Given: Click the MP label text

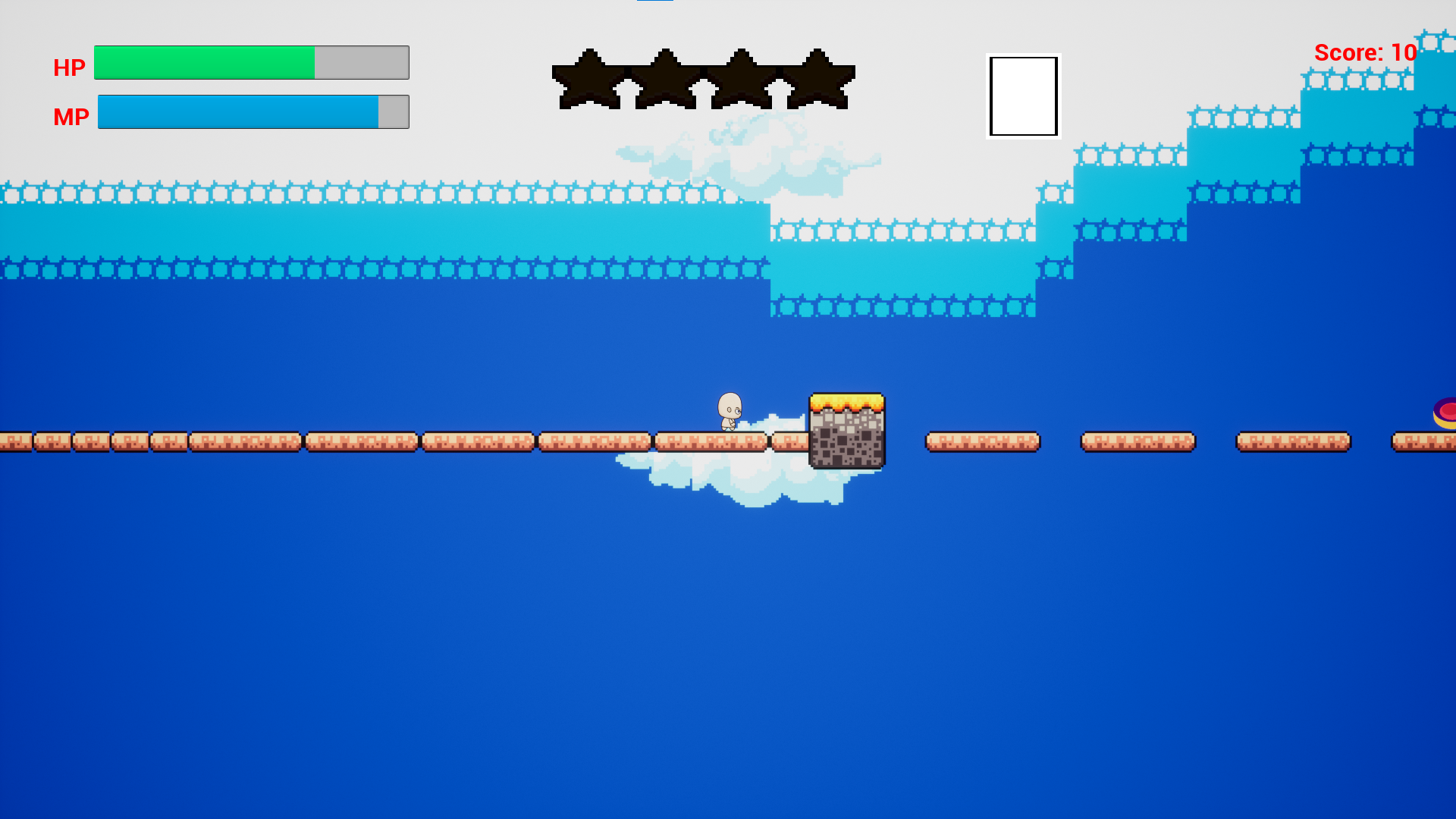Looking at the screenshot, I should 71,116.
